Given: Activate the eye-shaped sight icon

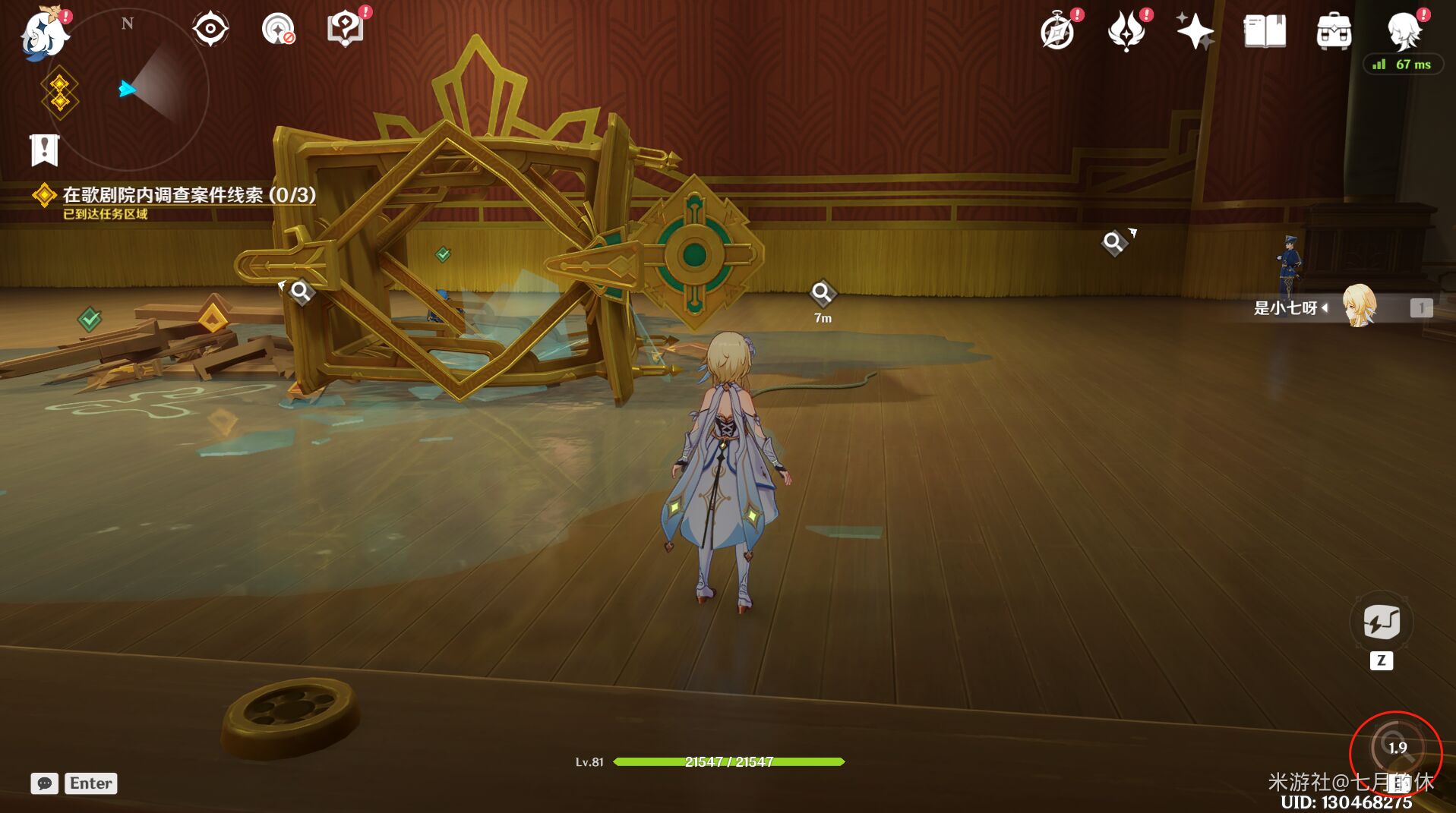Looking at the screenshot, I should [210, 30].
